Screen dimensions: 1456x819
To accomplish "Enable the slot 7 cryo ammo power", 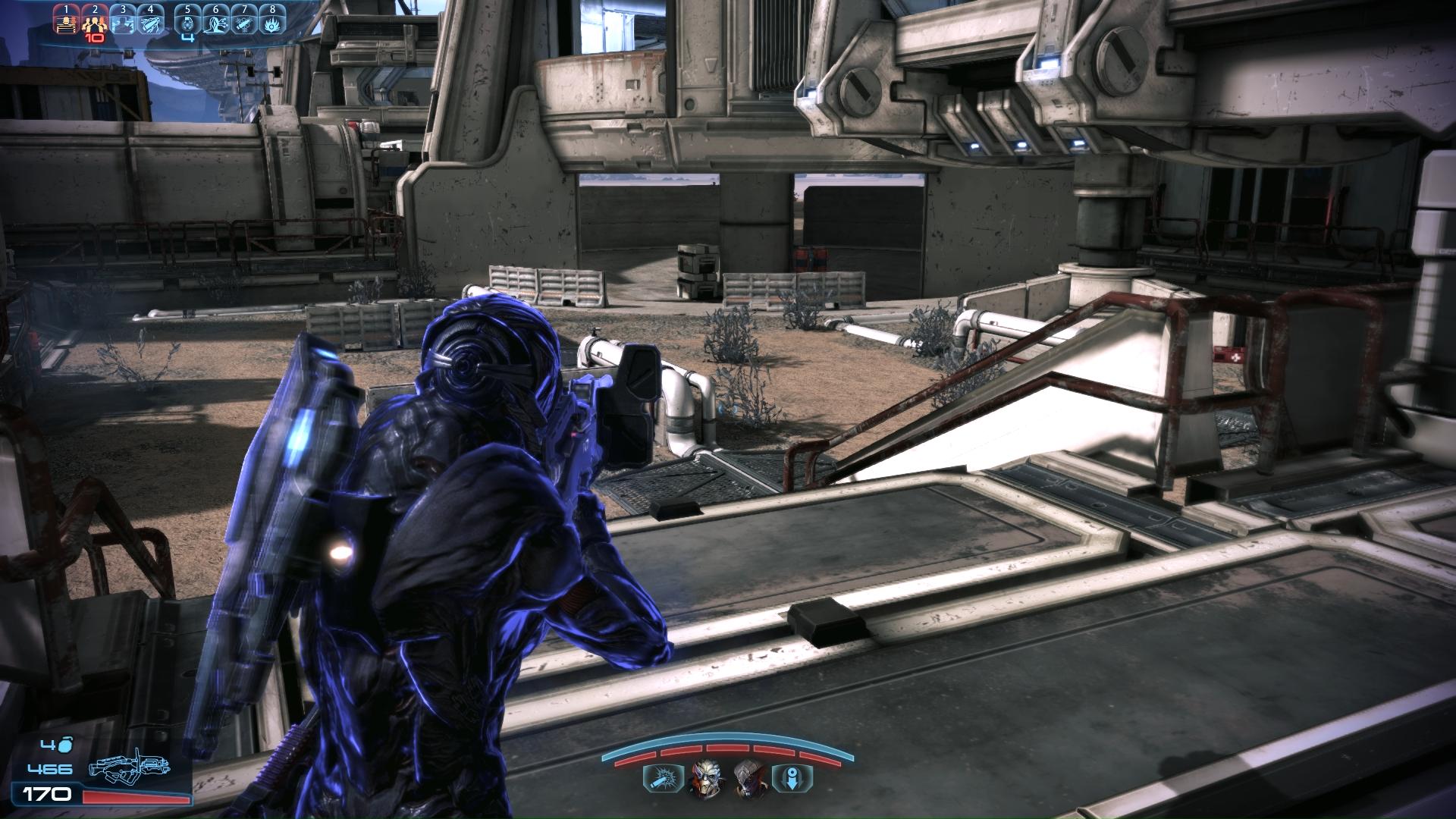I will pyautogui.click(x=244, y=20).
